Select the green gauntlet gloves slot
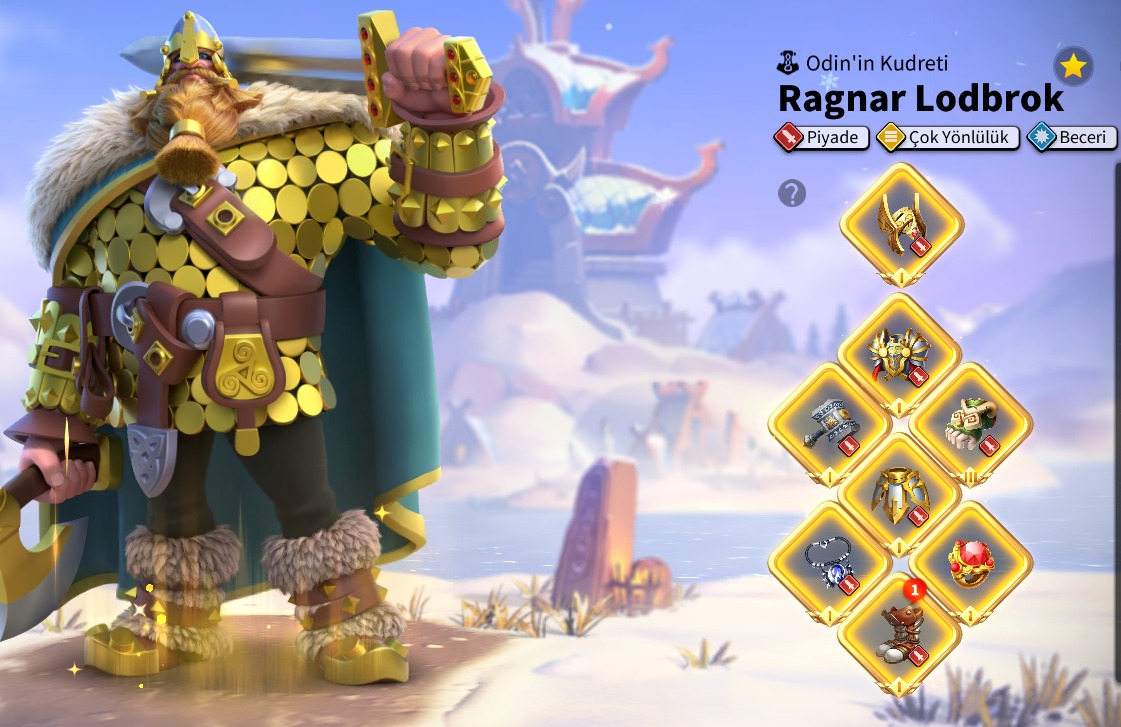This screenshot has height=727, width=1121. click(970, 424)
